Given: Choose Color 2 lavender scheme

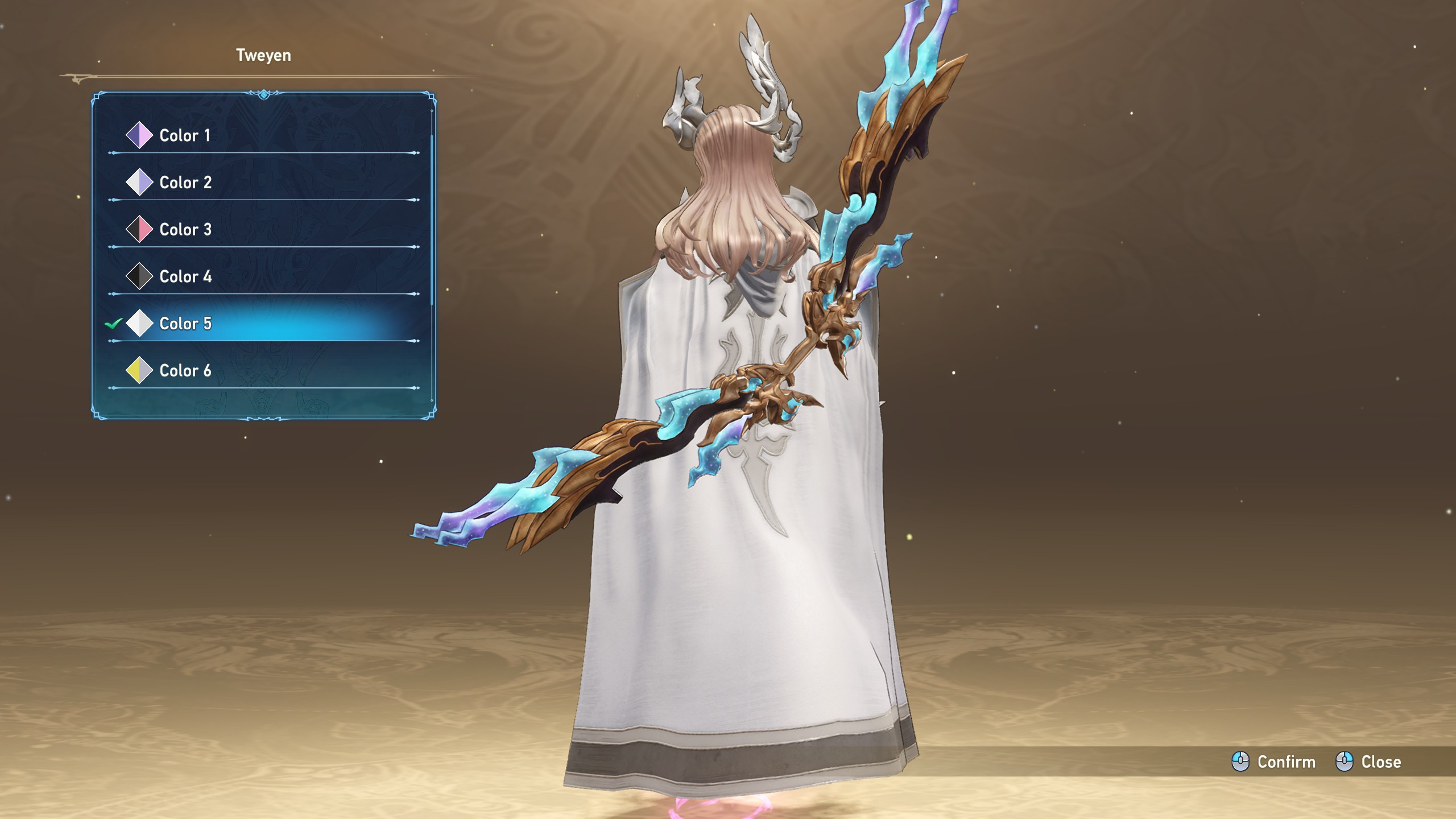Looking at the screenshot, I should tap(185, 183).
